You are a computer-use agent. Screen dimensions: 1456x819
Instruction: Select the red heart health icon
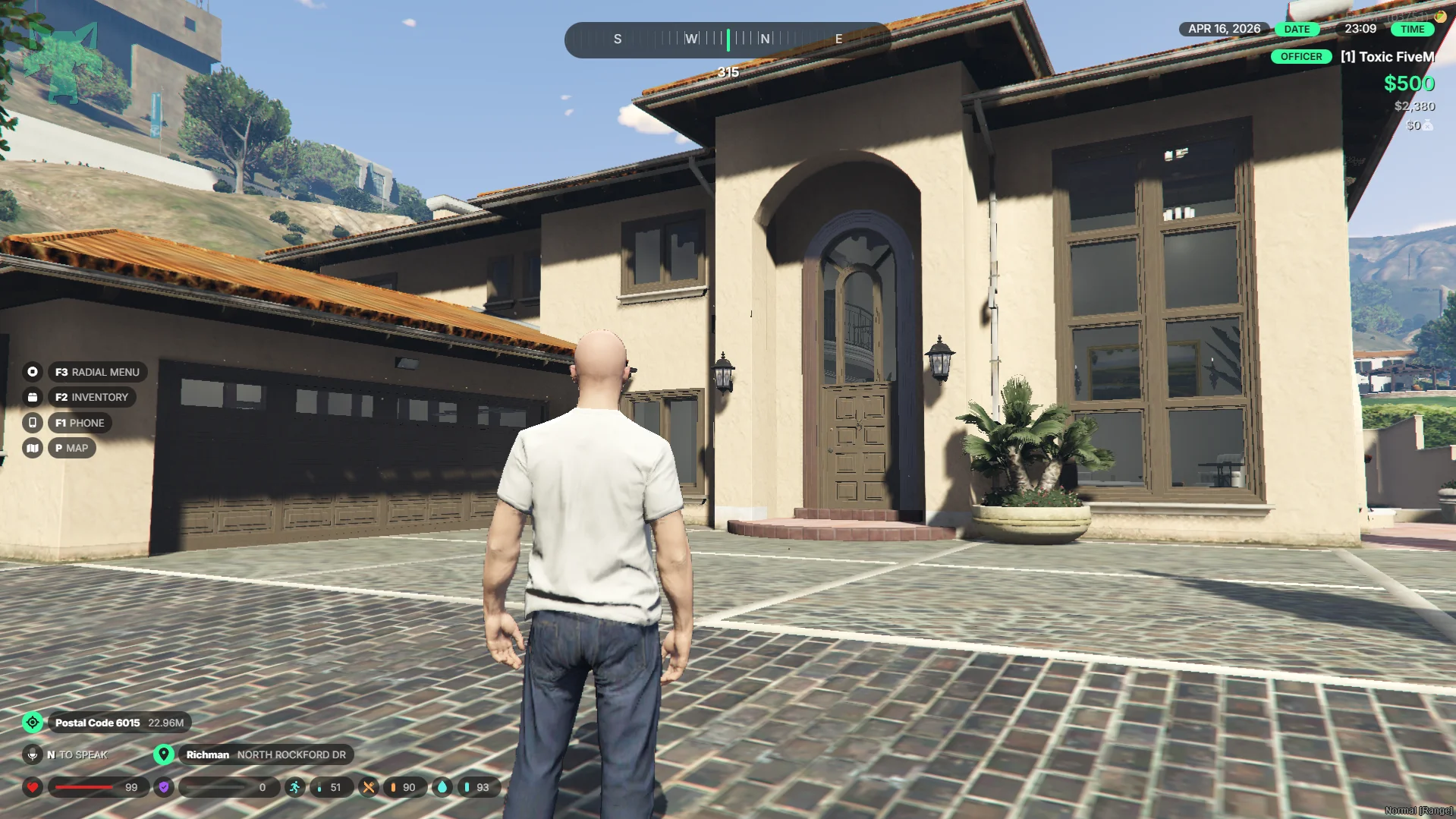[x=33, y=787]
